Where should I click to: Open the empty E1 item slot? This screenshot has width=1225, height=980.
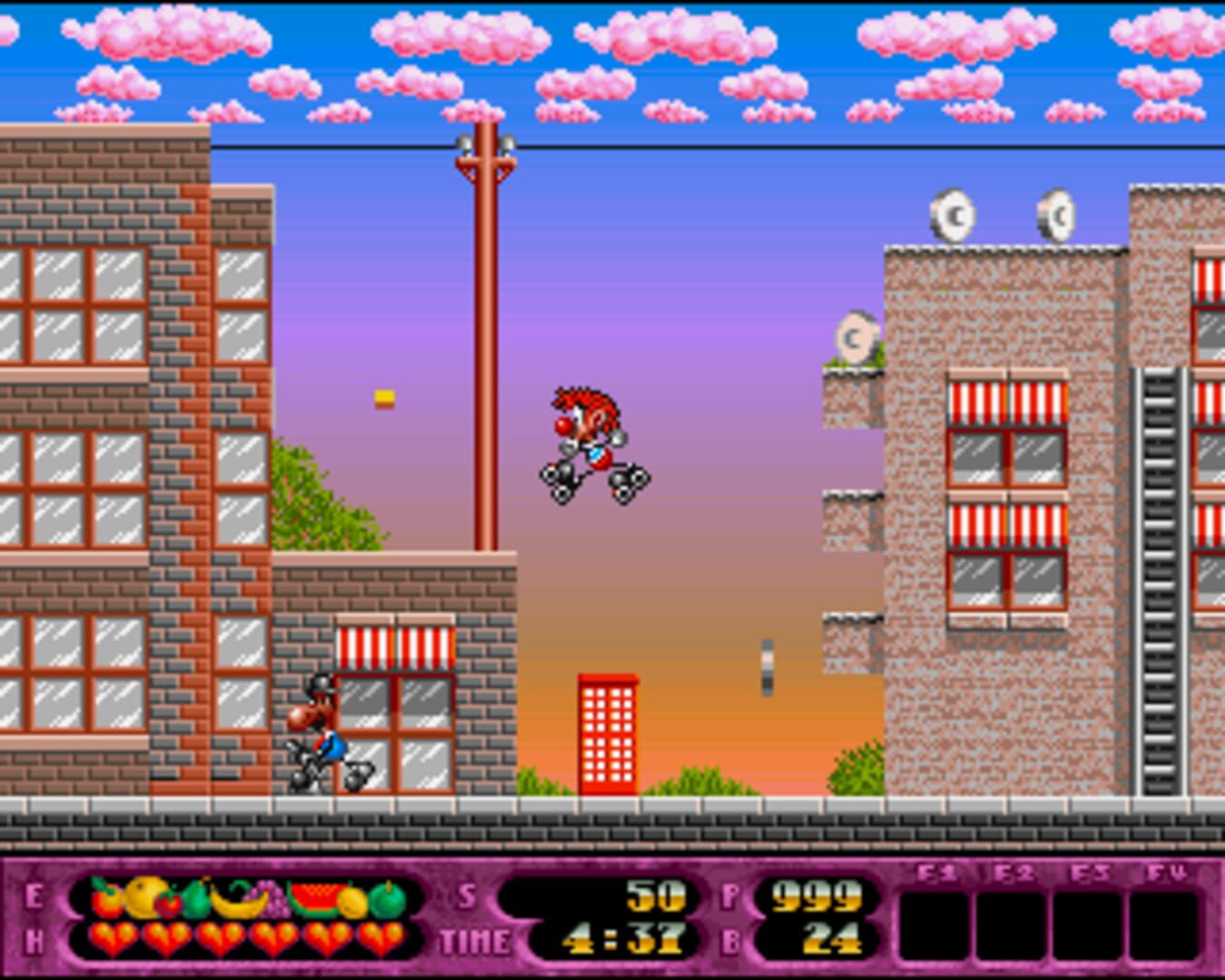tap(935, 924)
